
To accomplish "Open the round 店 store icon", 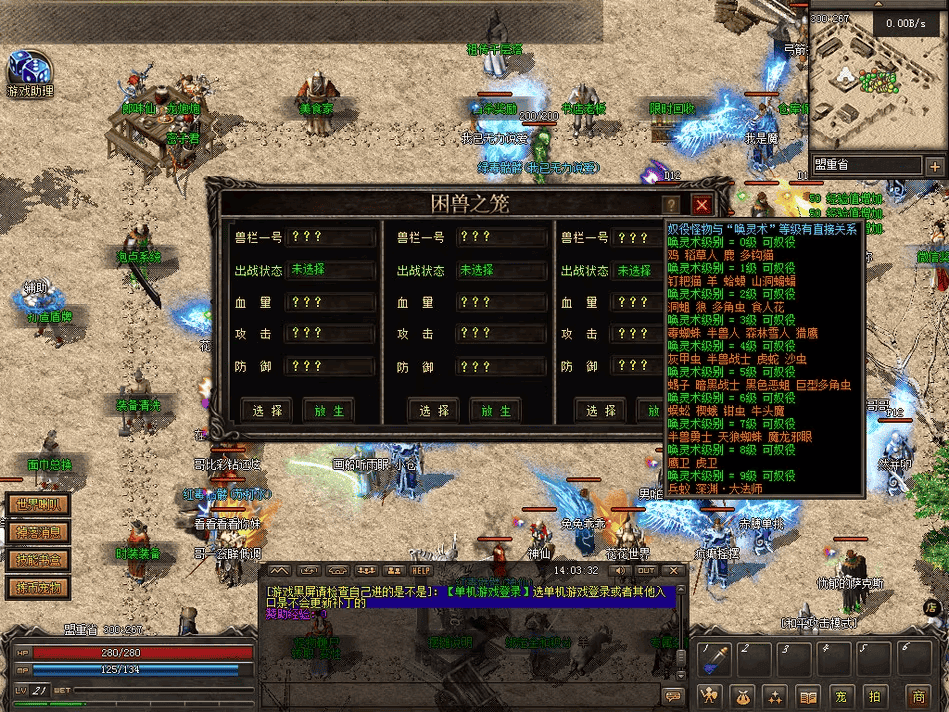I will click(930, 606).
